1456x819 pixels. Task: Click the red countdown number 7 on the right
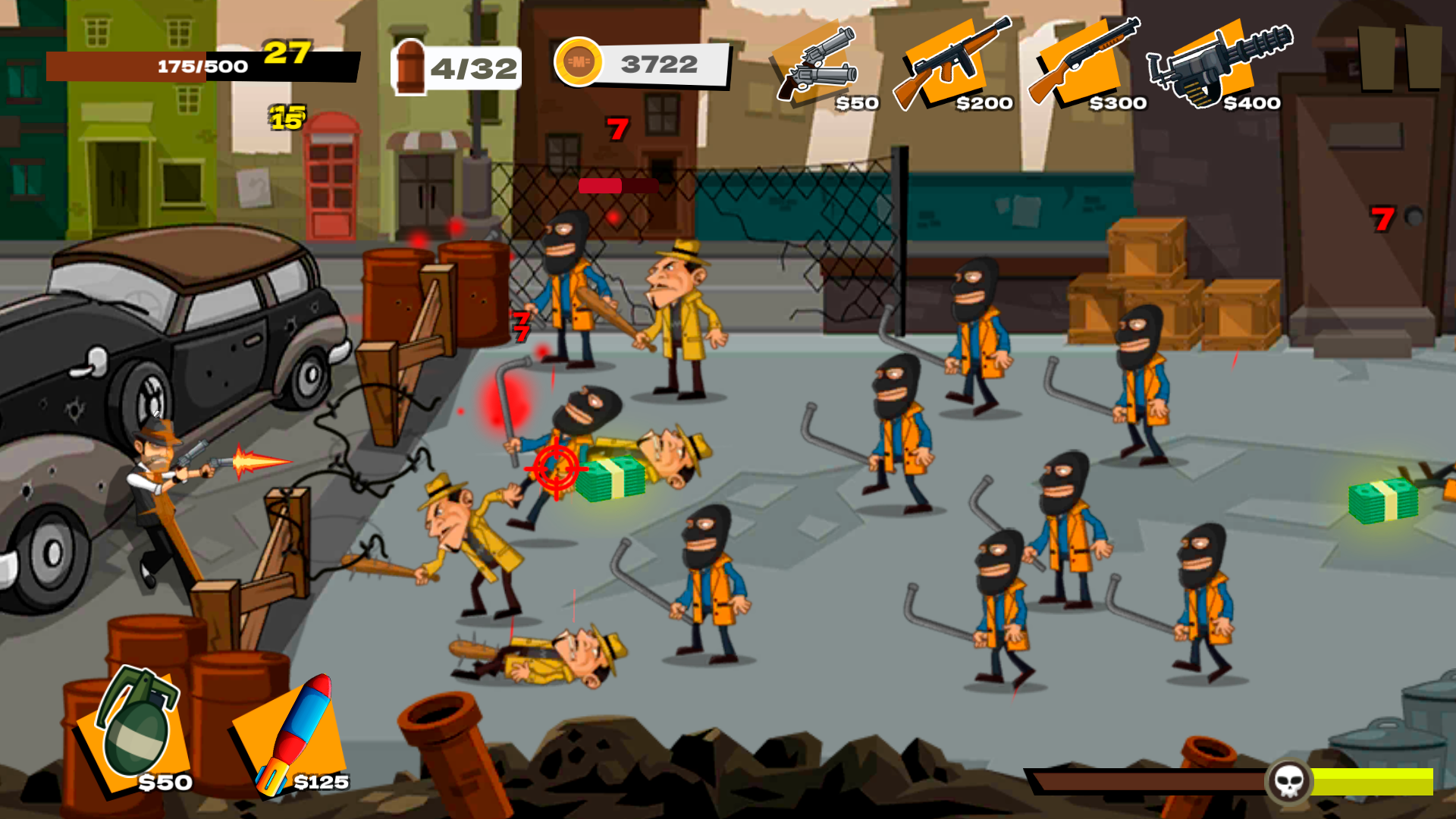pos(1384,218)
